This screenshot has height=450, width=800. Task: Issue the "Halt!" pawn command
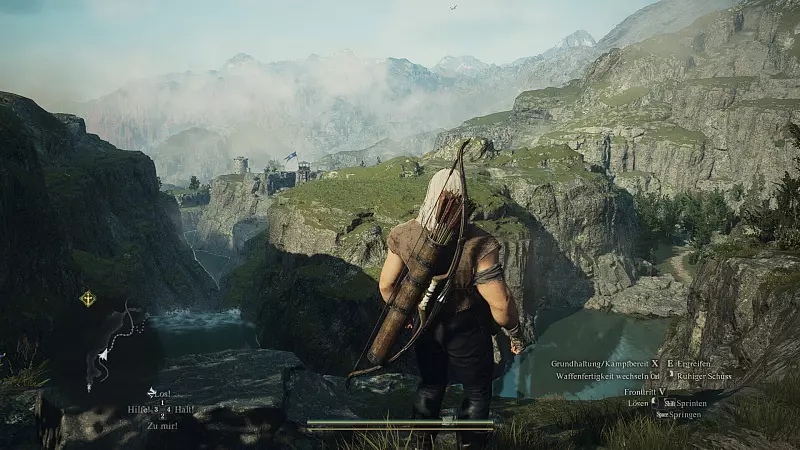[x=184, y=409]
